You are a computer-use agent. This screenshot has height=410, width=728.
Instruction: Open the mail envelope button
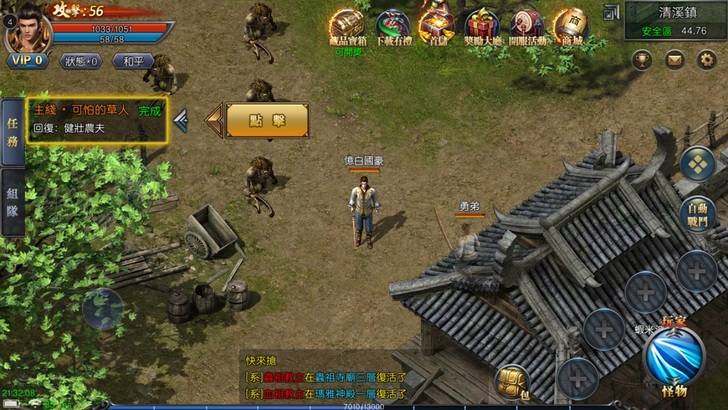point(675,60)
